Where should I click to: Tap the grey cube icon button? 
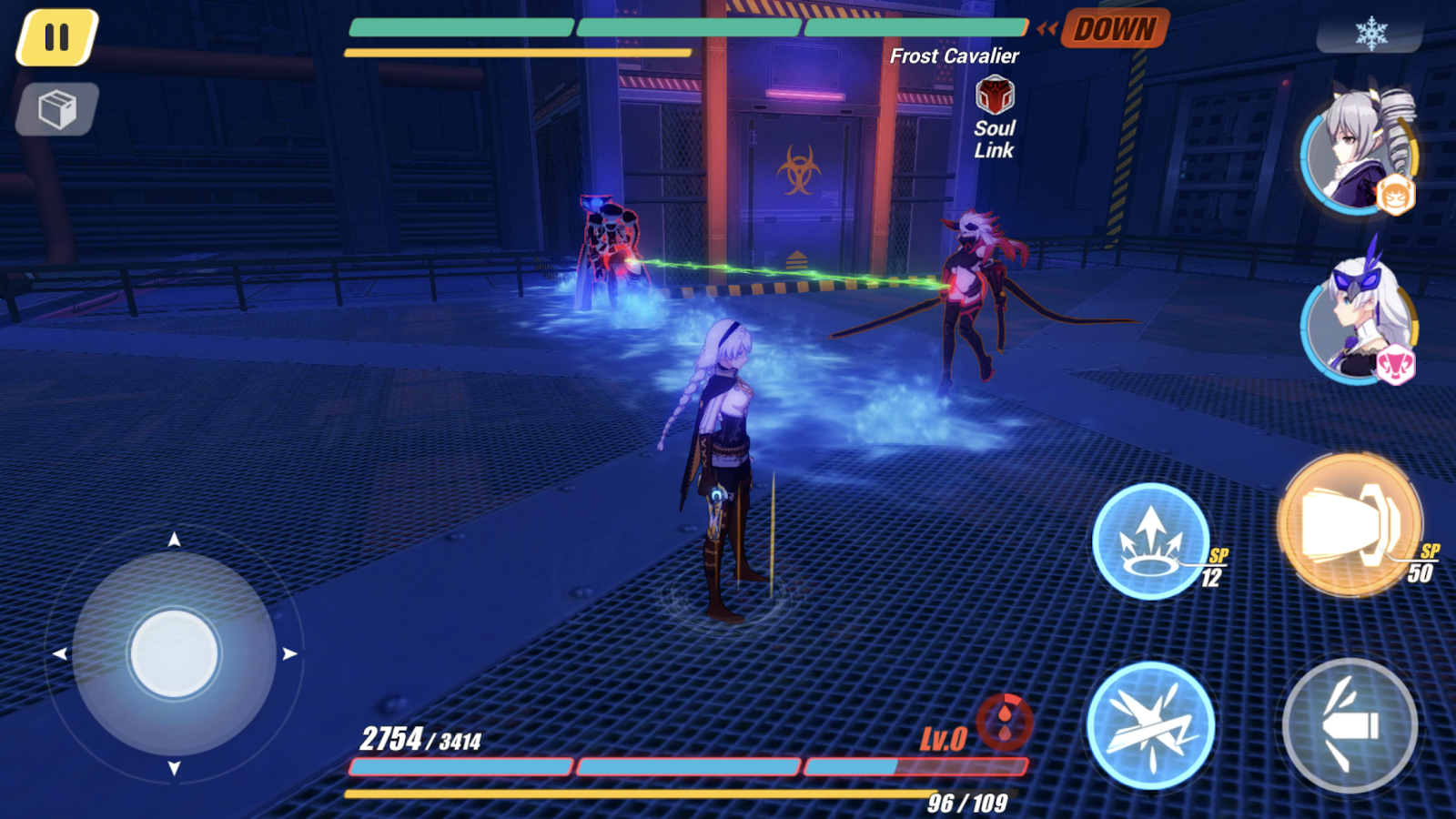(56, 110)
